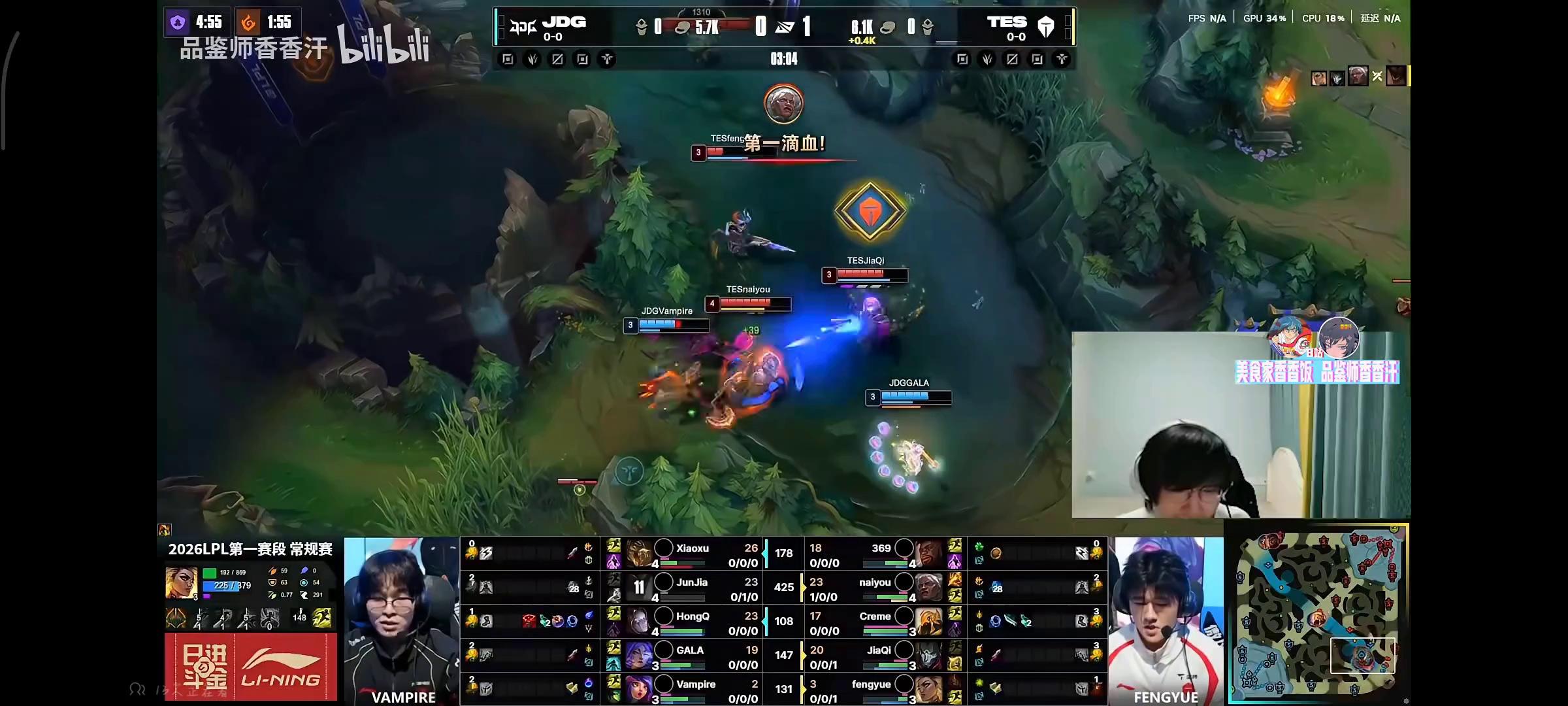Click the orange dragon respawn timer icon

coord(248,22)
